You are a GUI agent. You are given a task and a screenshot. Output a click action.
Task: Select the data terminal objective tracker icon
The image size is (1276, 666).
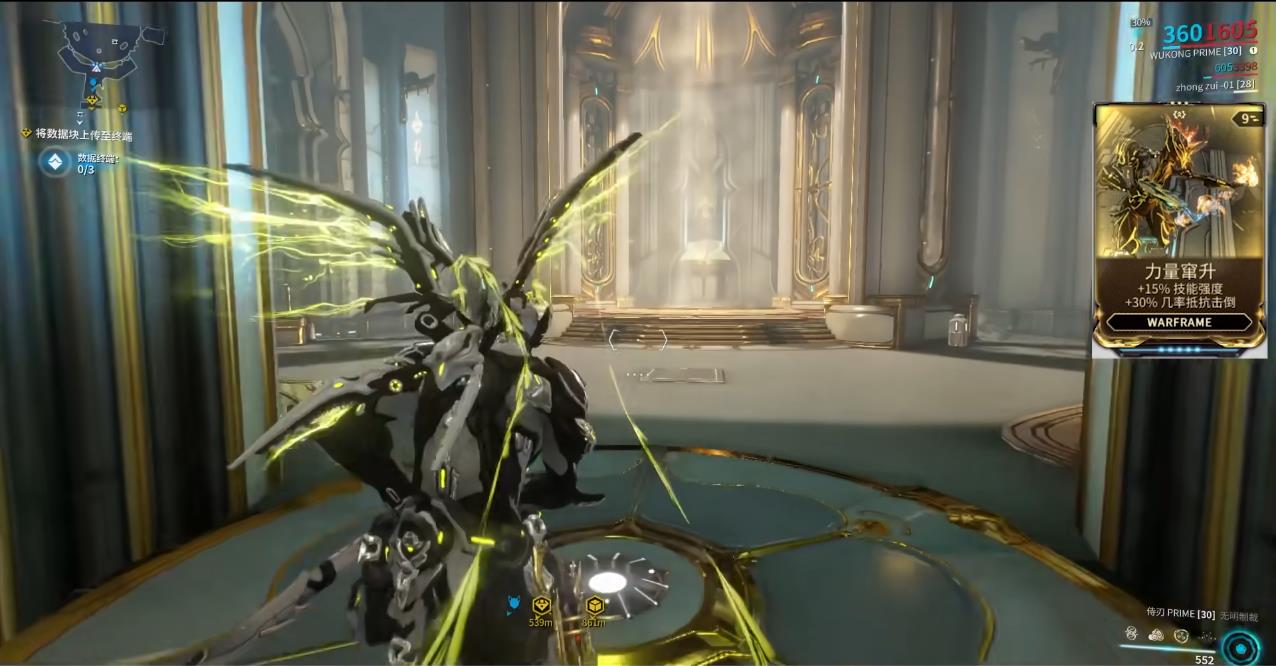[55, 162]
